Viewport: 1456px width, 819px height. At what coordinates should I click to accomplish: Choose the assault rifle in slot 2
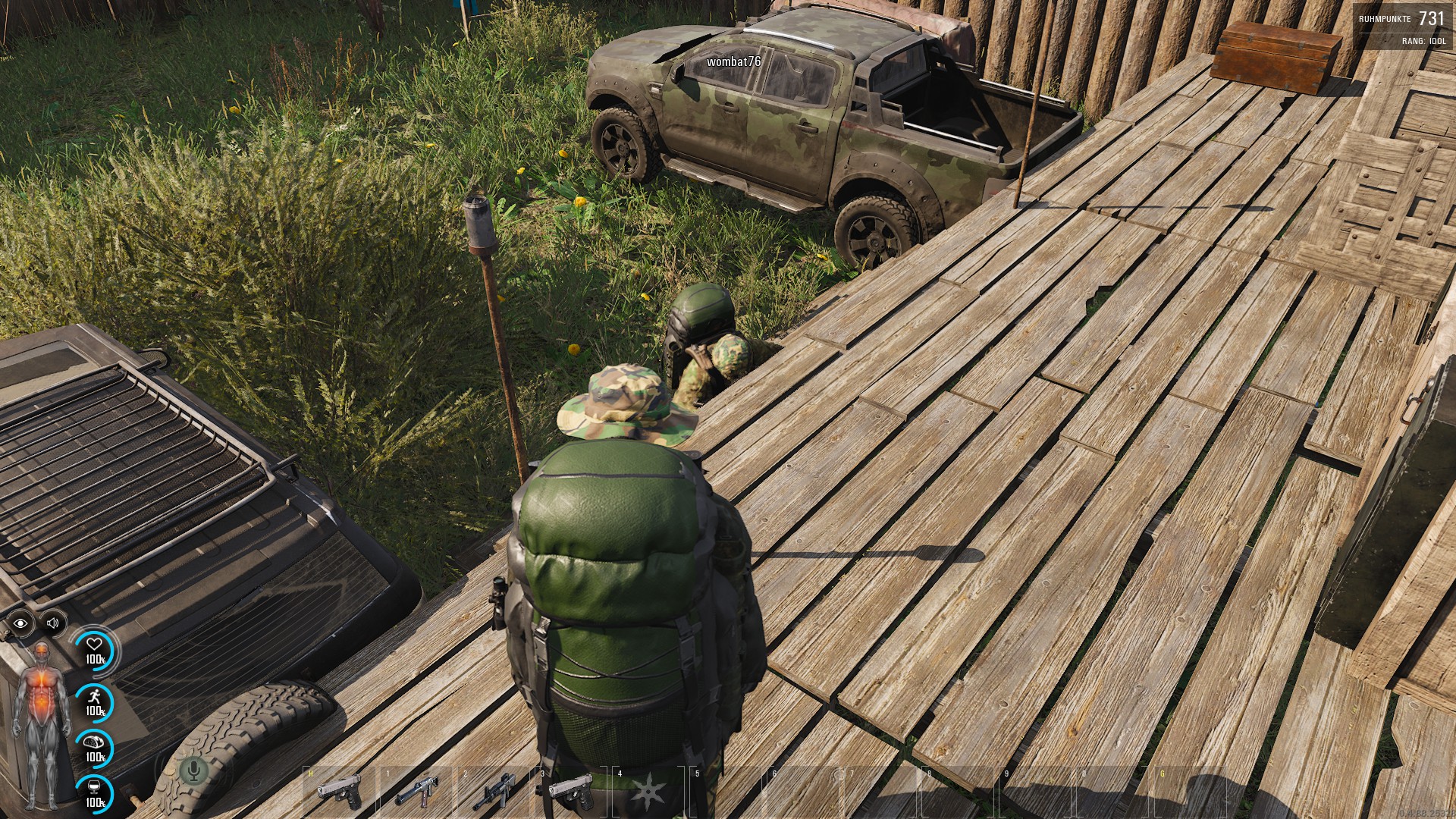(x=494, y=792)
